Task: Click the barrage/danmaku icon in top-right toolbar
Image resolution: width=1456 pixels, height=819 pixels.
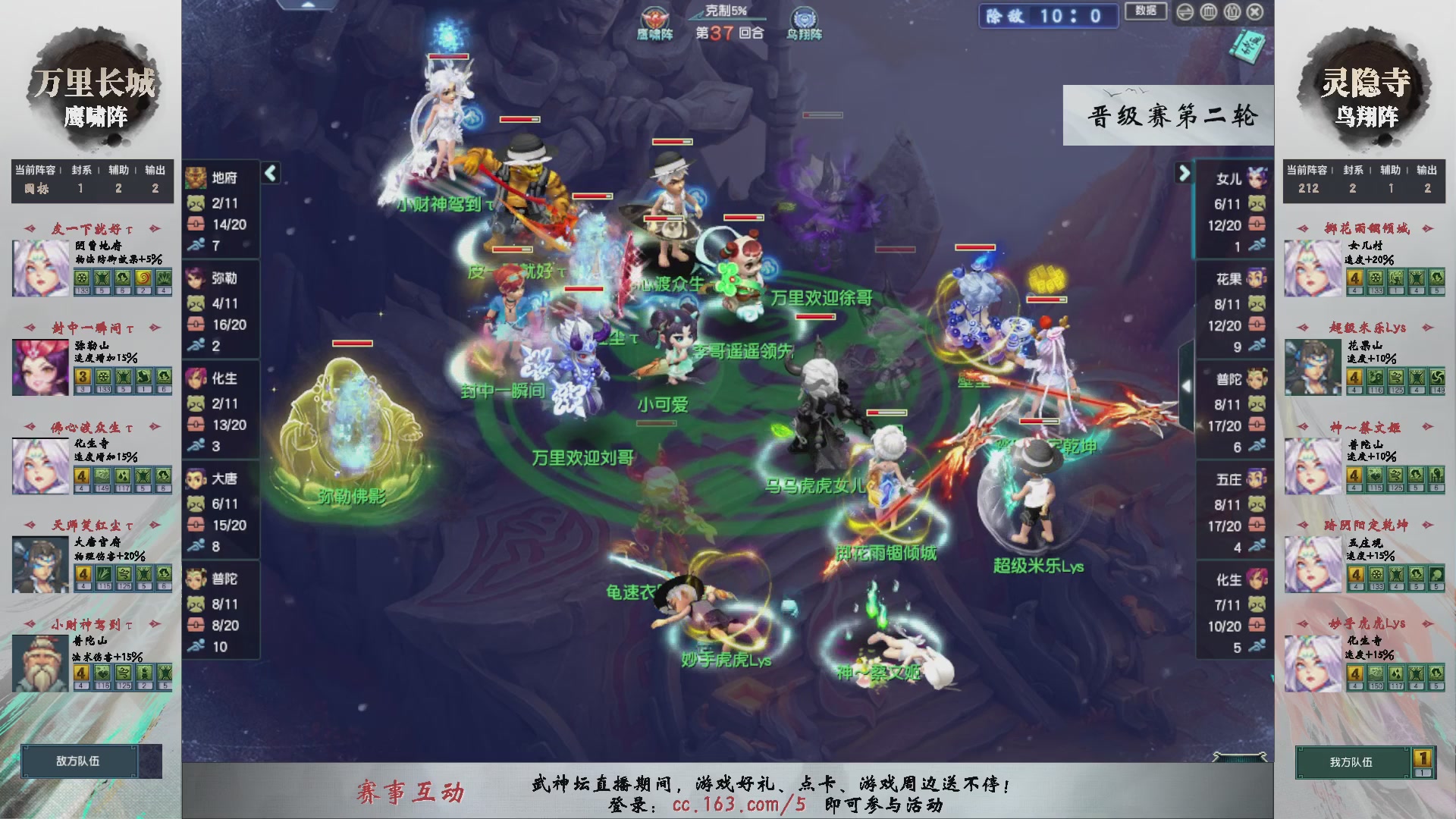Action: pos(1209,12)
